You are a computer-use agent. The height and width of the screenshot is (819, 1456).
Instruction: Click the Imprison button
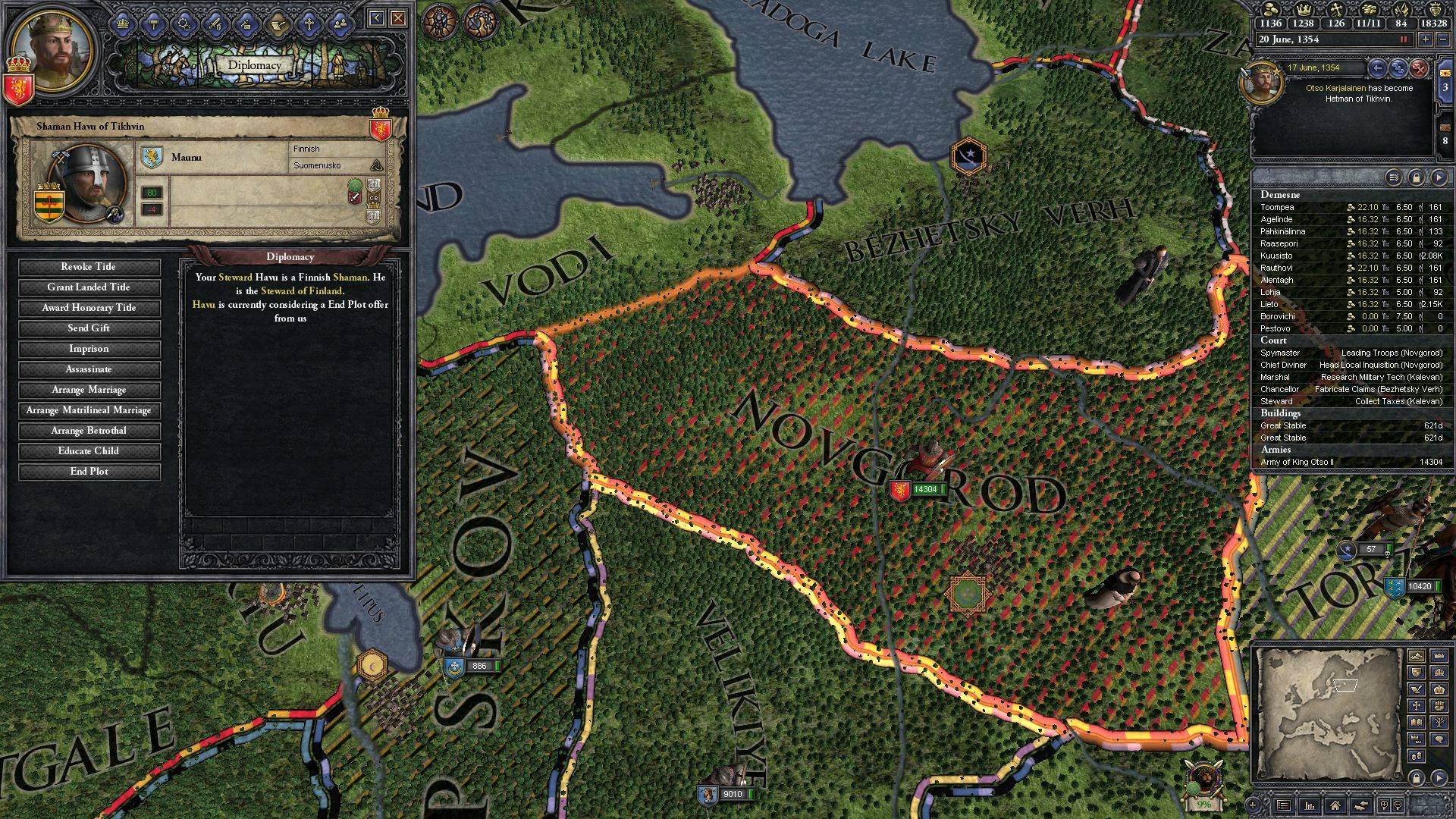pyautogui.click(x=89, y=349)
